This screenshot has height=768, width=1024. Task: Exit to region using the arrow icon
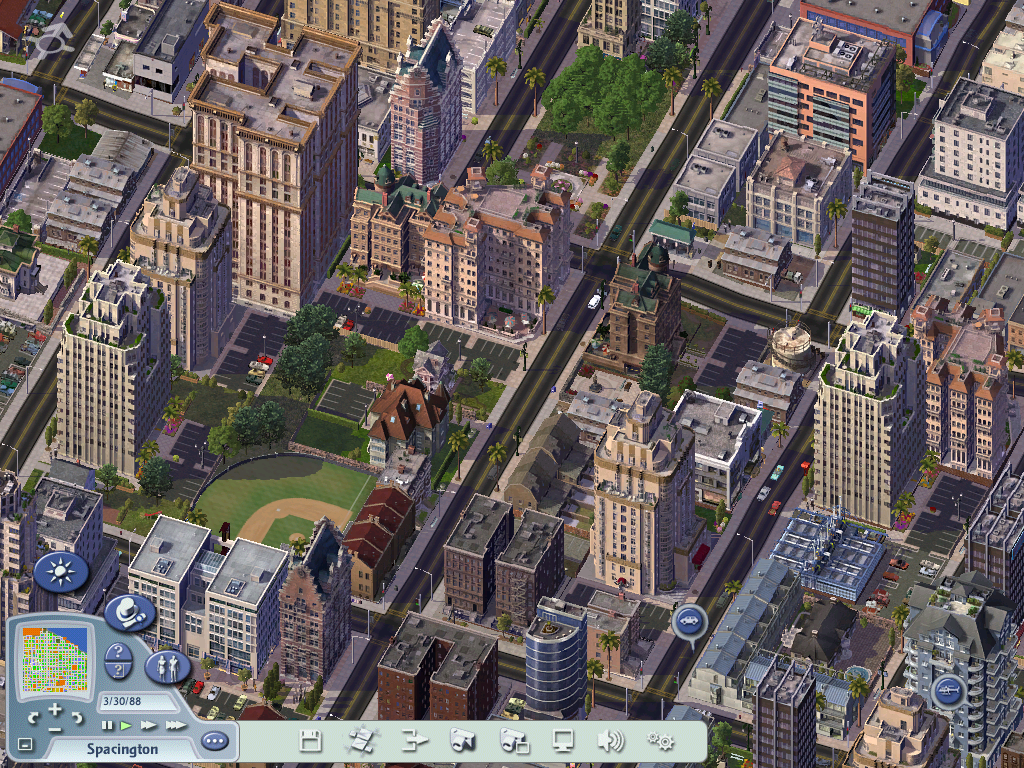[414, 741]
